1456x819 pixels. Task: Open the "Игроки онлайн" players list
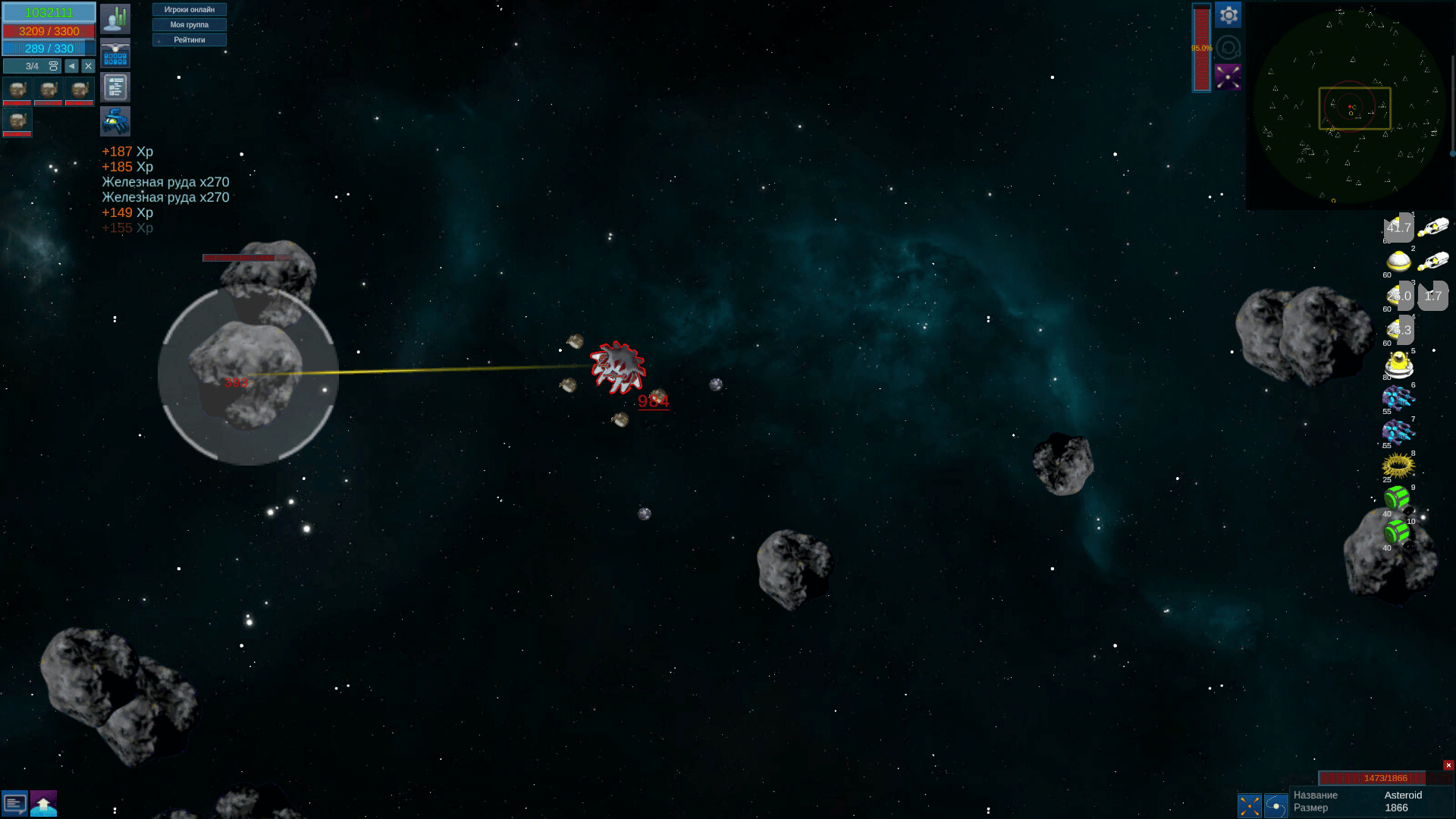click(x=190, y=10)
